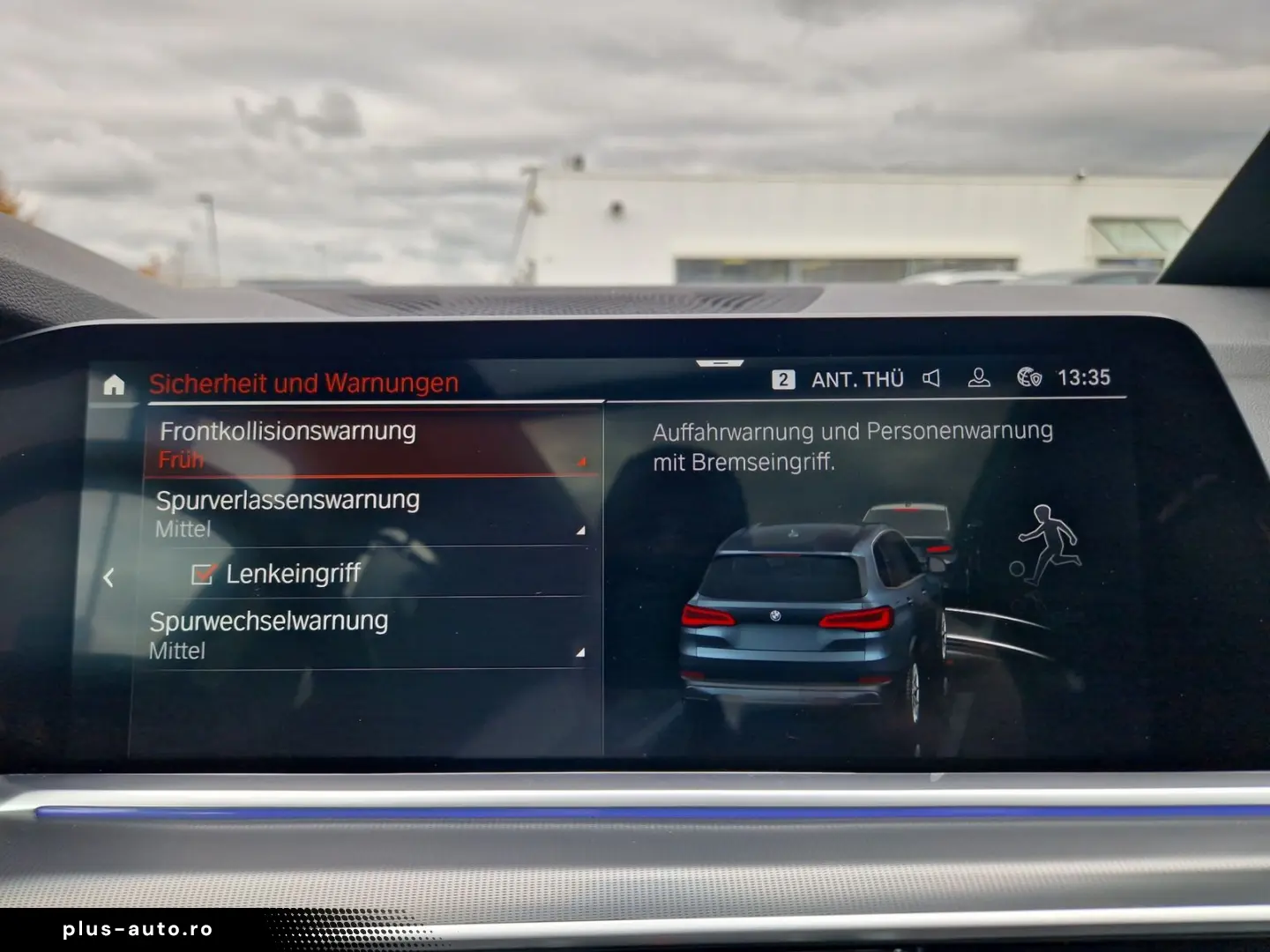Choose the Mittel level for Spurwechselwarnung
This screenshot has height=952, width=1270.
[x=179, y=651]
